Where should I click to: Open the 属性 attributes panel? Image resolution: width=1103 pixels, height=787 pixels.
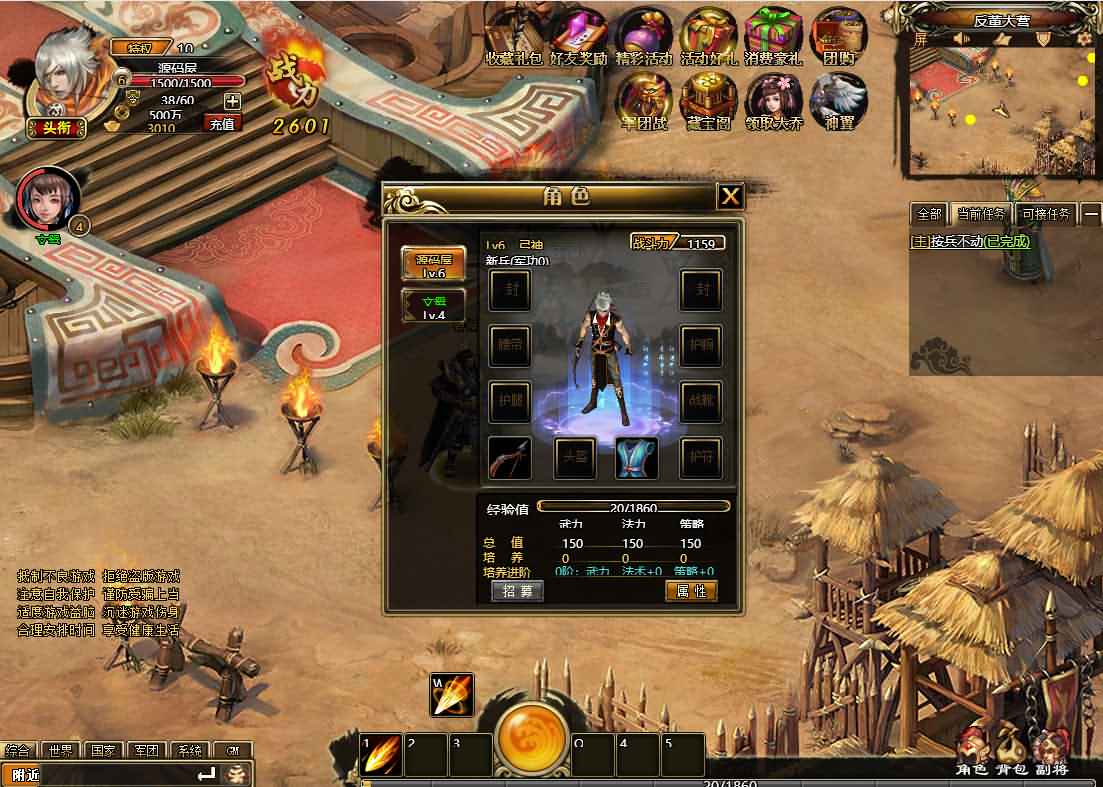tap(691, 591)
